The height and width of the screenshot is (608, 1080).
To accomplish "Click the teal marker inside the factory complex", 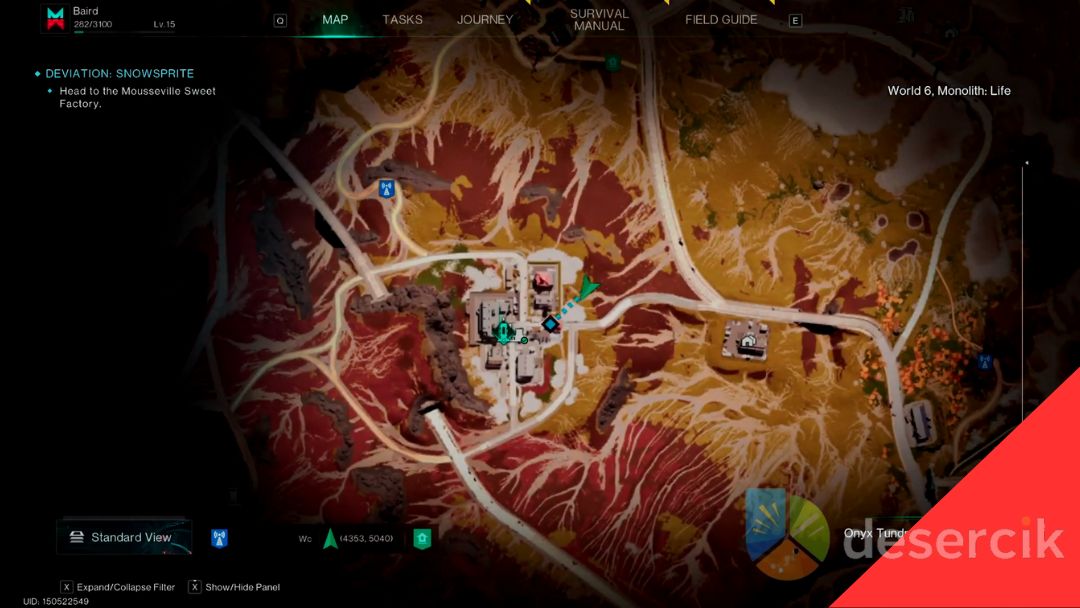I will [504, 332].
